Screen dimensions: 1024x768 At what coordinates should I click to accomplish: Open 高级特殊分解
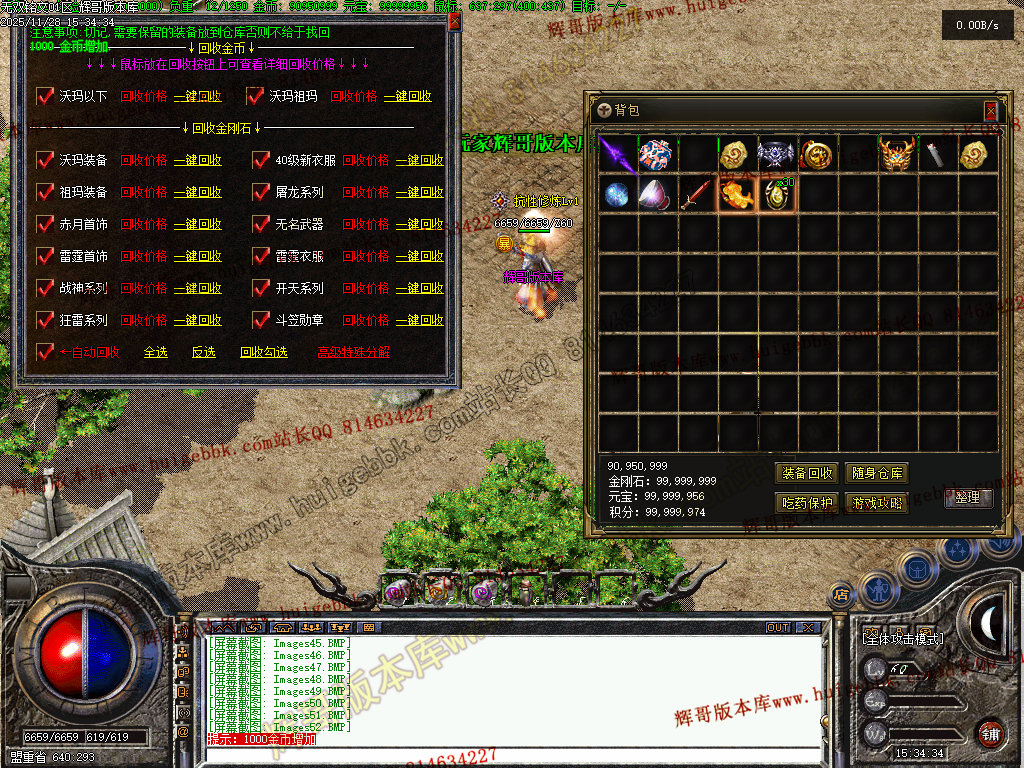[353, 352]
